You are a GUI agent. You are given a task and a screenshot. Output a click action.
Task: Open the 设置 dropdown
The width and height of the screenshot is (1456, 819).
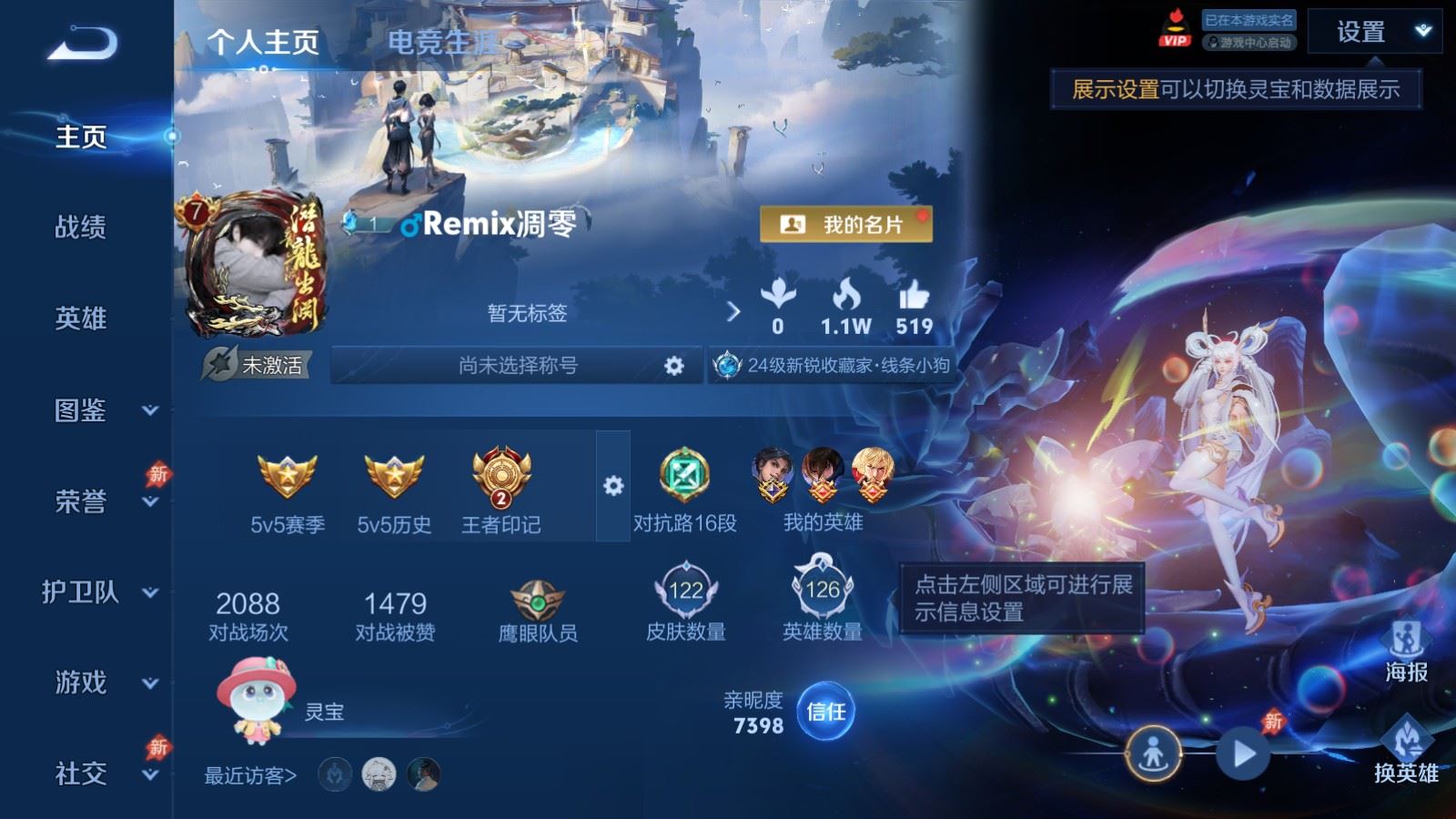click(1375, 33)
